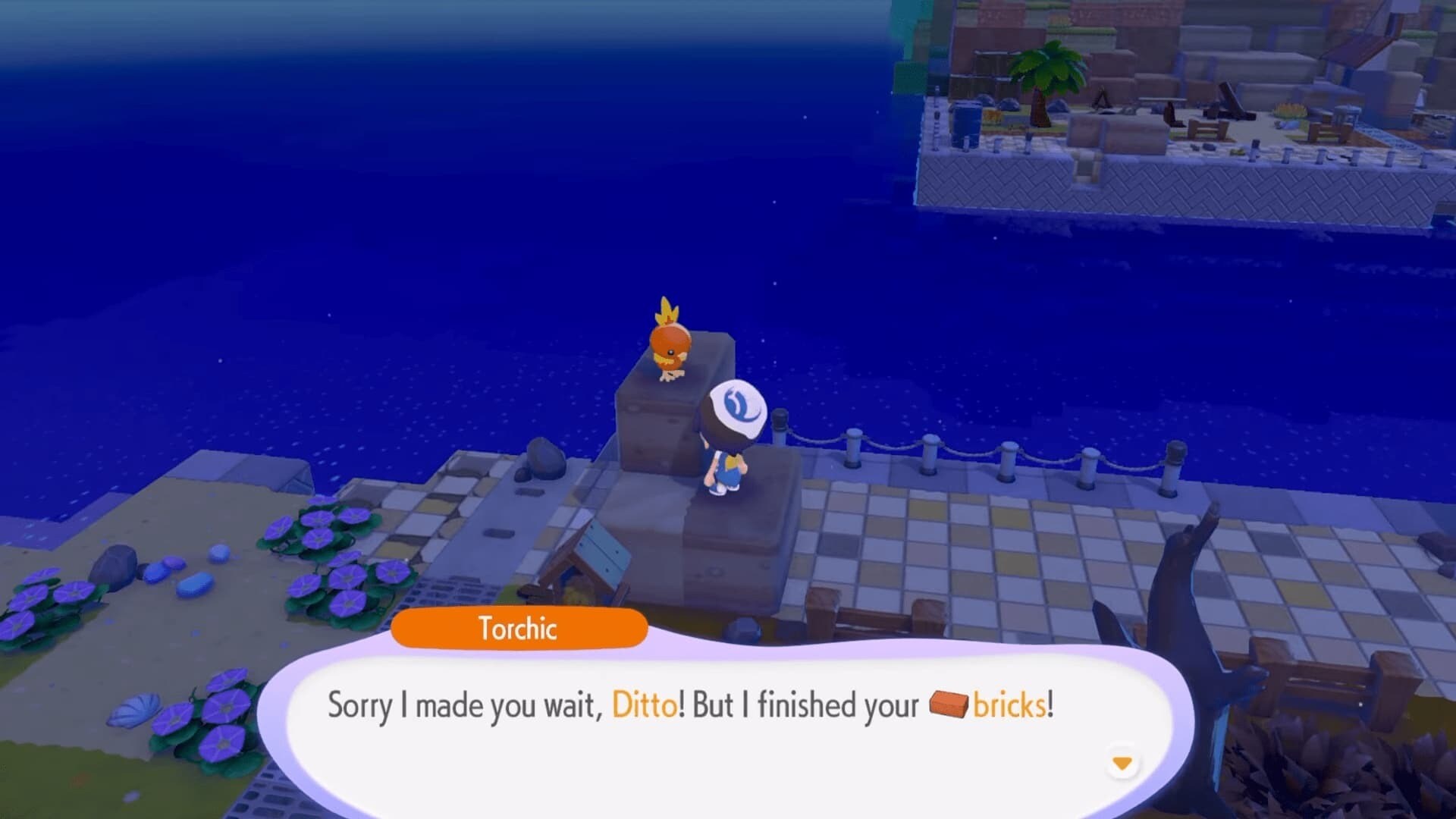Advance dialogue with the orange arrow

(1122, 763)
